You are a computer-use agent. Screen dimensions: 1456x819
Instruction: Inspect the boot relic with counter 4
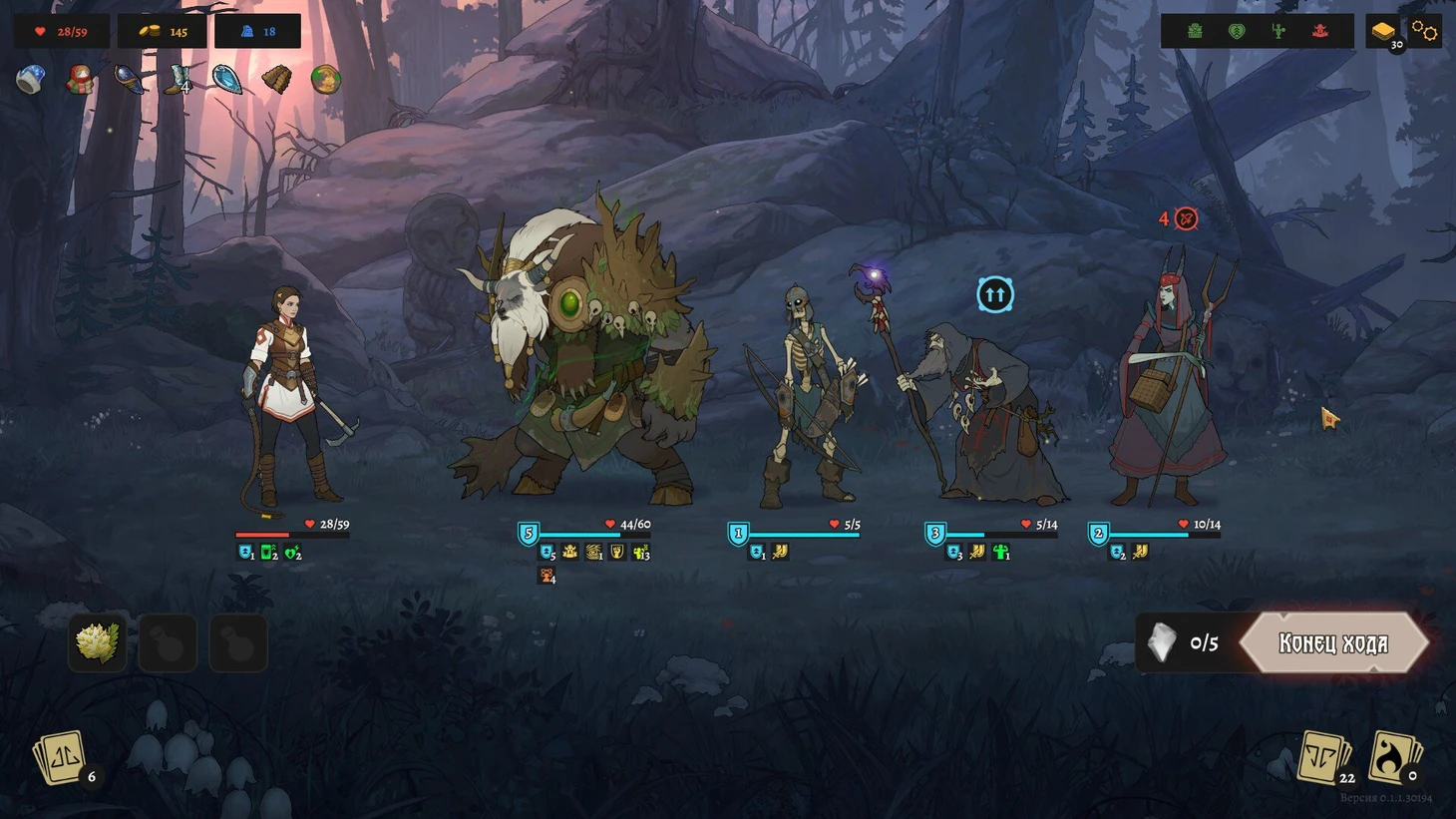coord(179,80)
